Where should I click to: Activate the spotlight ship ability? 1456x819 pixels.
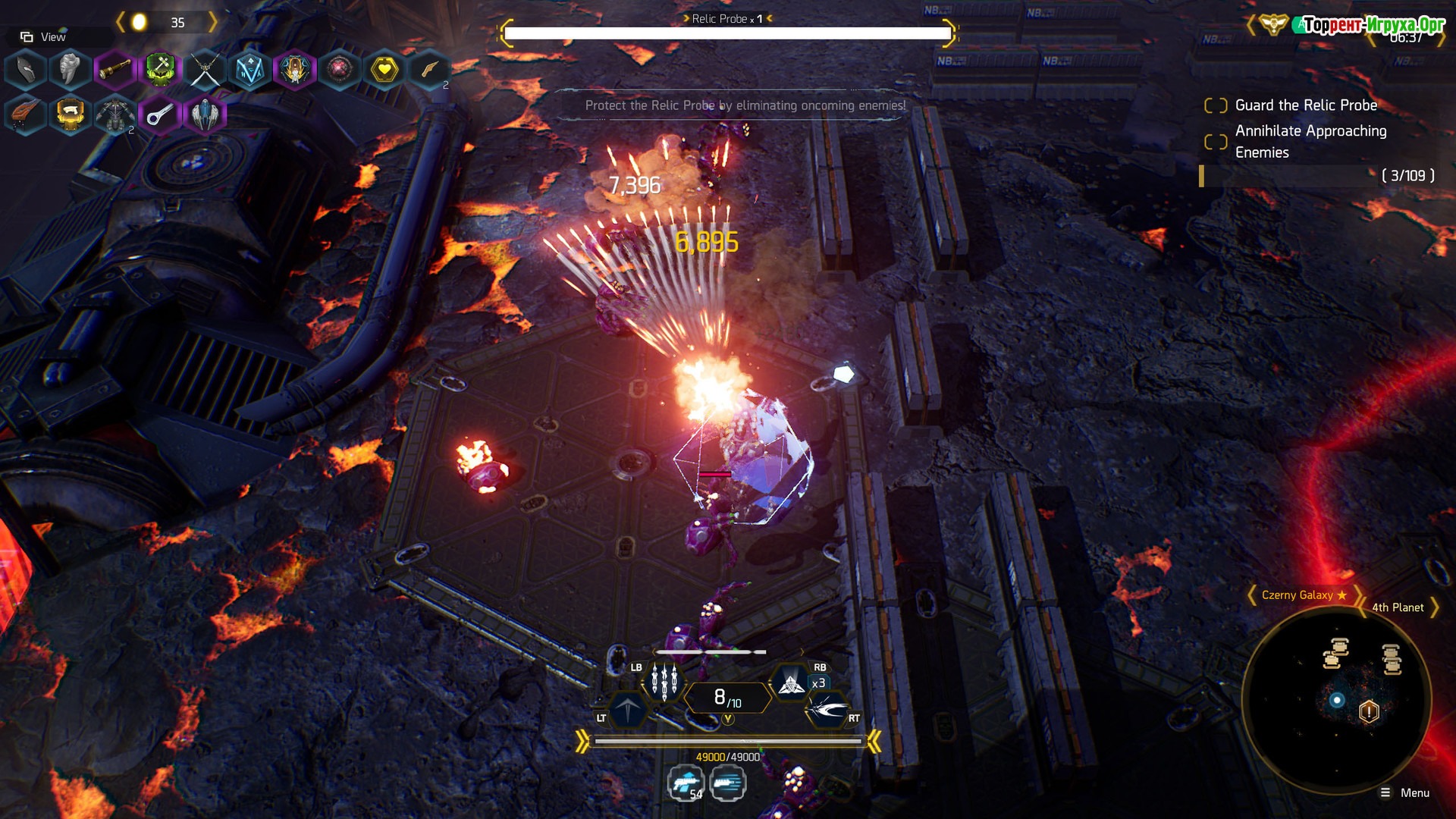[x=792, y=683]
